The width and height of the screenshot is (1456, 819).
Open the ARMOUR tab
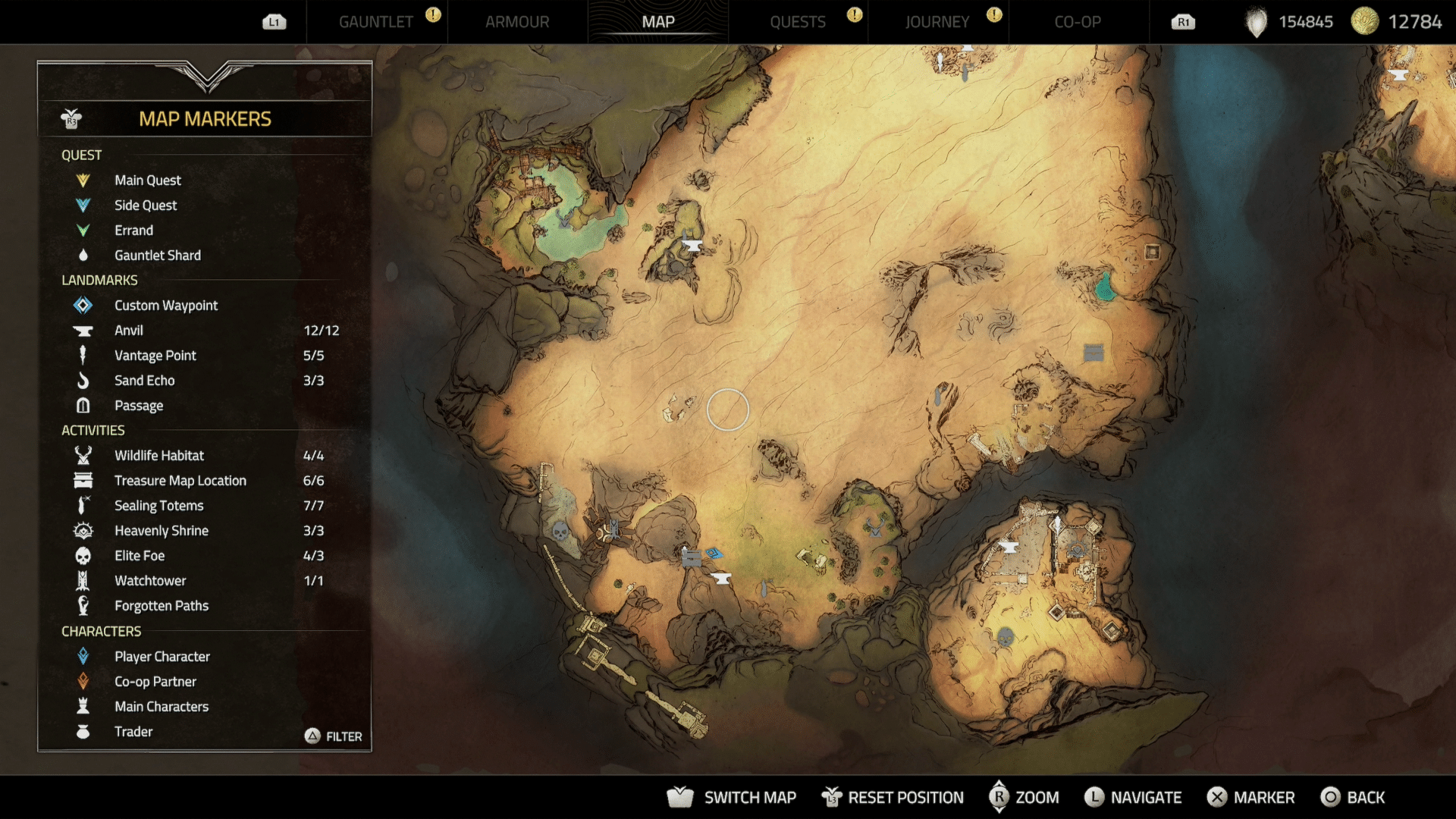click(518, 22)
